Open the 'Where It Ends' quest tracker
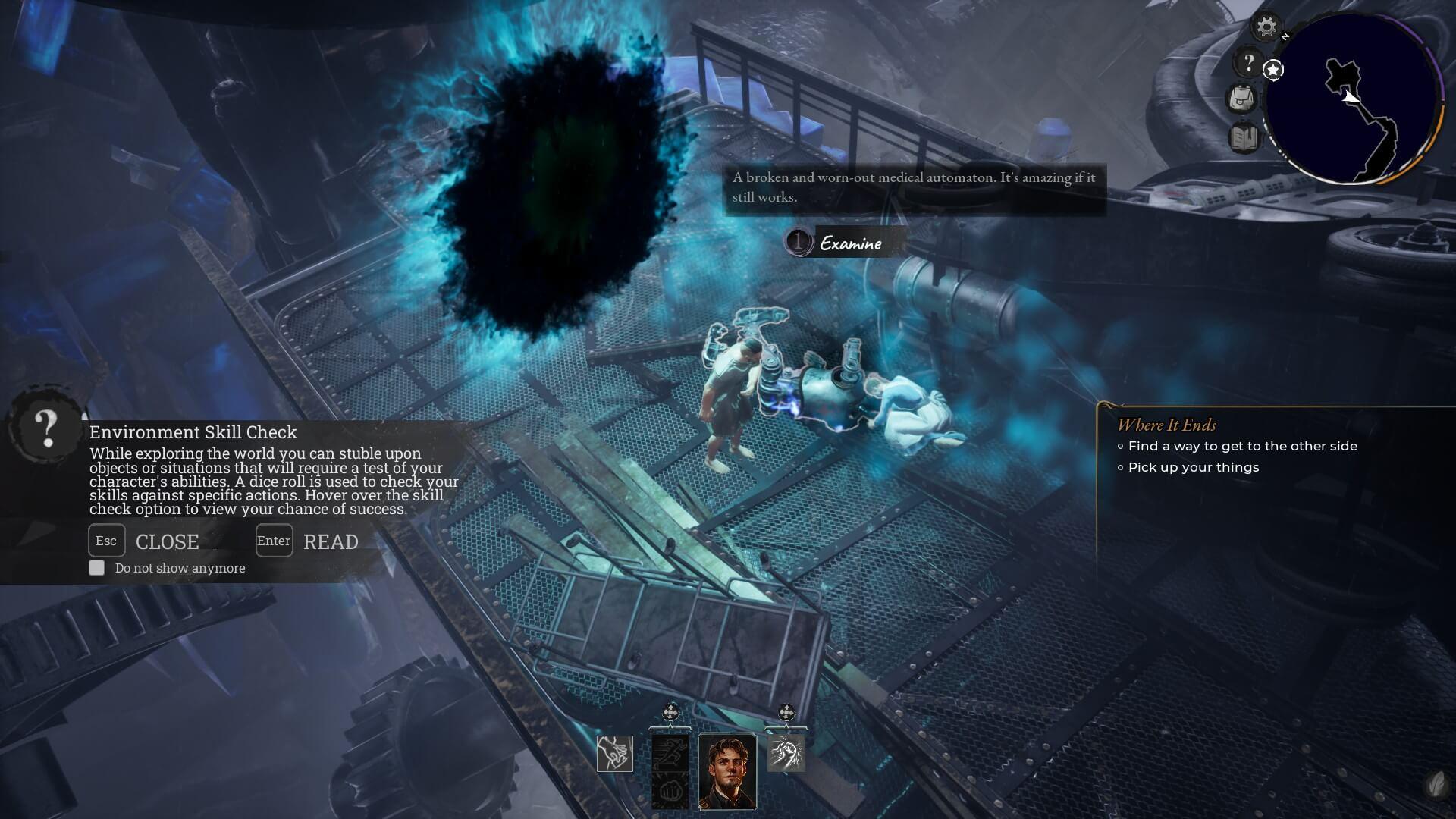Screen dimensions: 1456x819 point(1166,425)
